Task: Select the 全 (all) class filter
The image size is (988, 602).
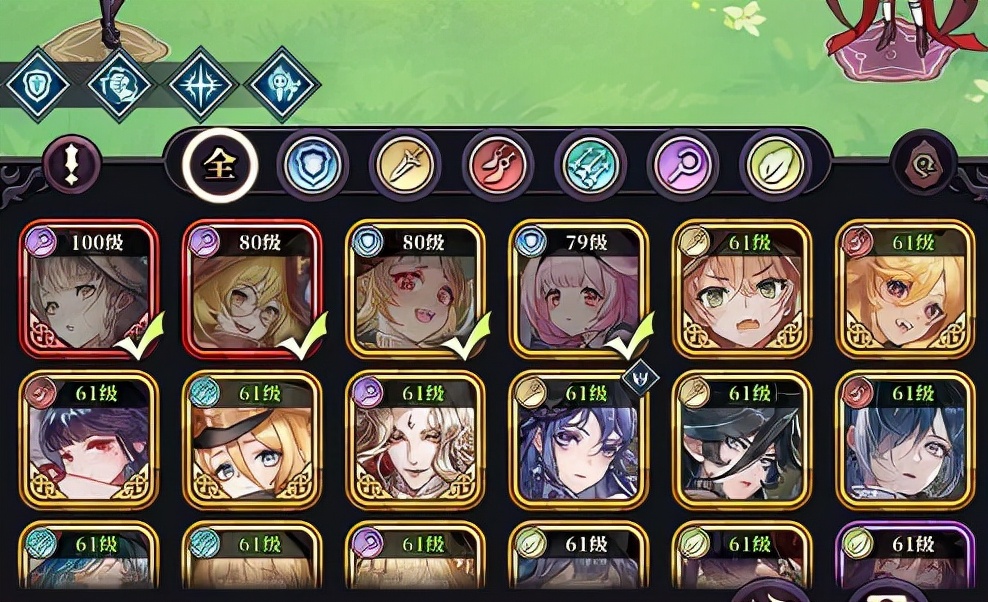Action: click(x=220, y=166)
